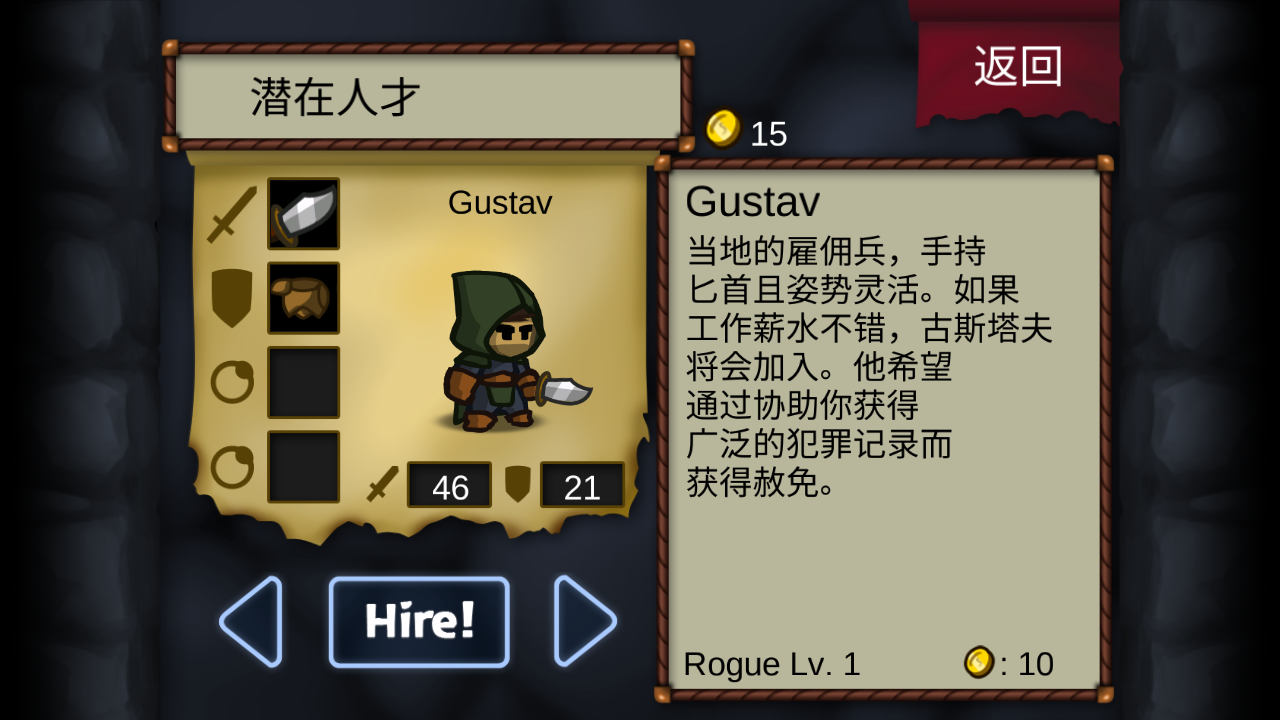Click the shield icon beside defense stat 21
The height and width of the screenshot is (720, 1280).
[519, 486]
